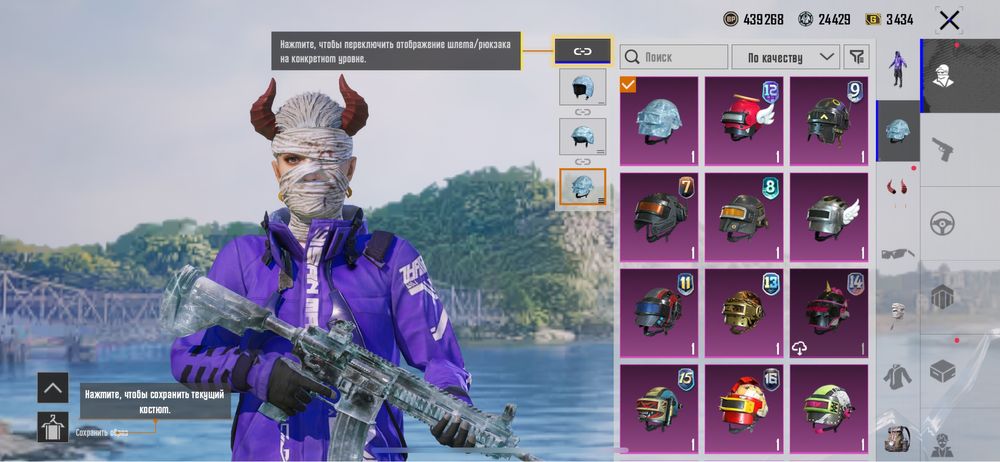Click the search field labeled Поиск
The image size is (1000, 462).
coord(674,57)
